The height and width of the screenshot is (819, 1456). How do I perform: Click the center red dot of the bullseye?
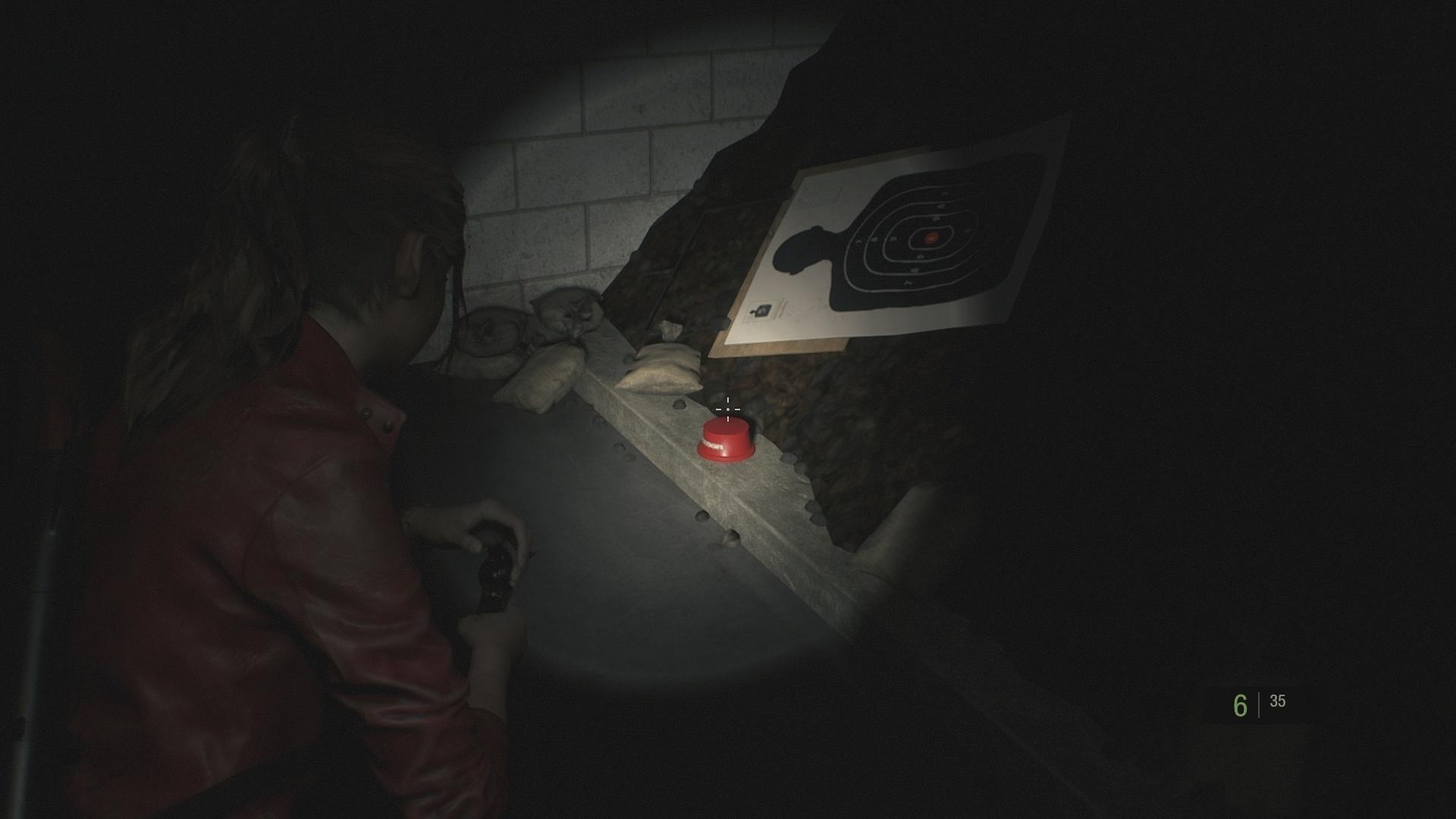pyautogui.click(x=930, y=237)
